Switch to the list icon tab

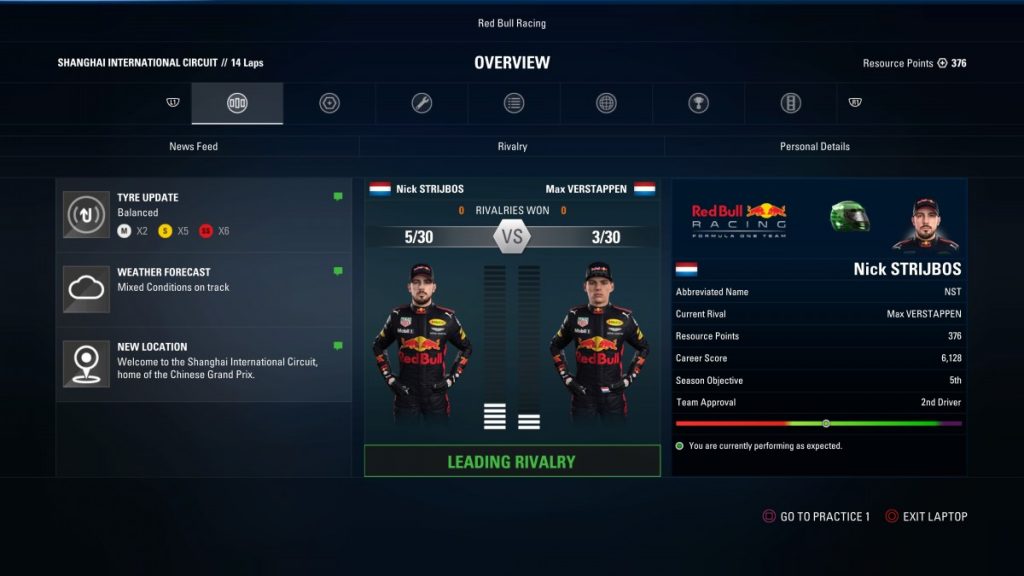point(514,103)
